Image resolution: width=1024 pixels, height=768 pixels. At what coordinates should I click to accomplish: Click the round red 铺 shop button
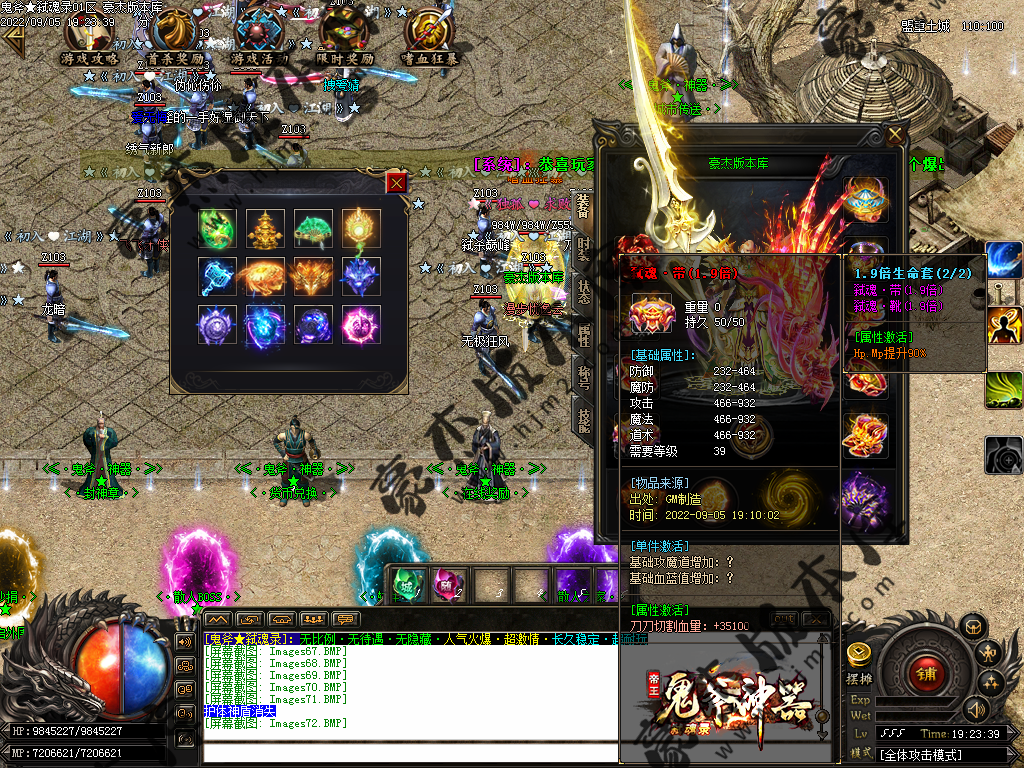[925, 672]
